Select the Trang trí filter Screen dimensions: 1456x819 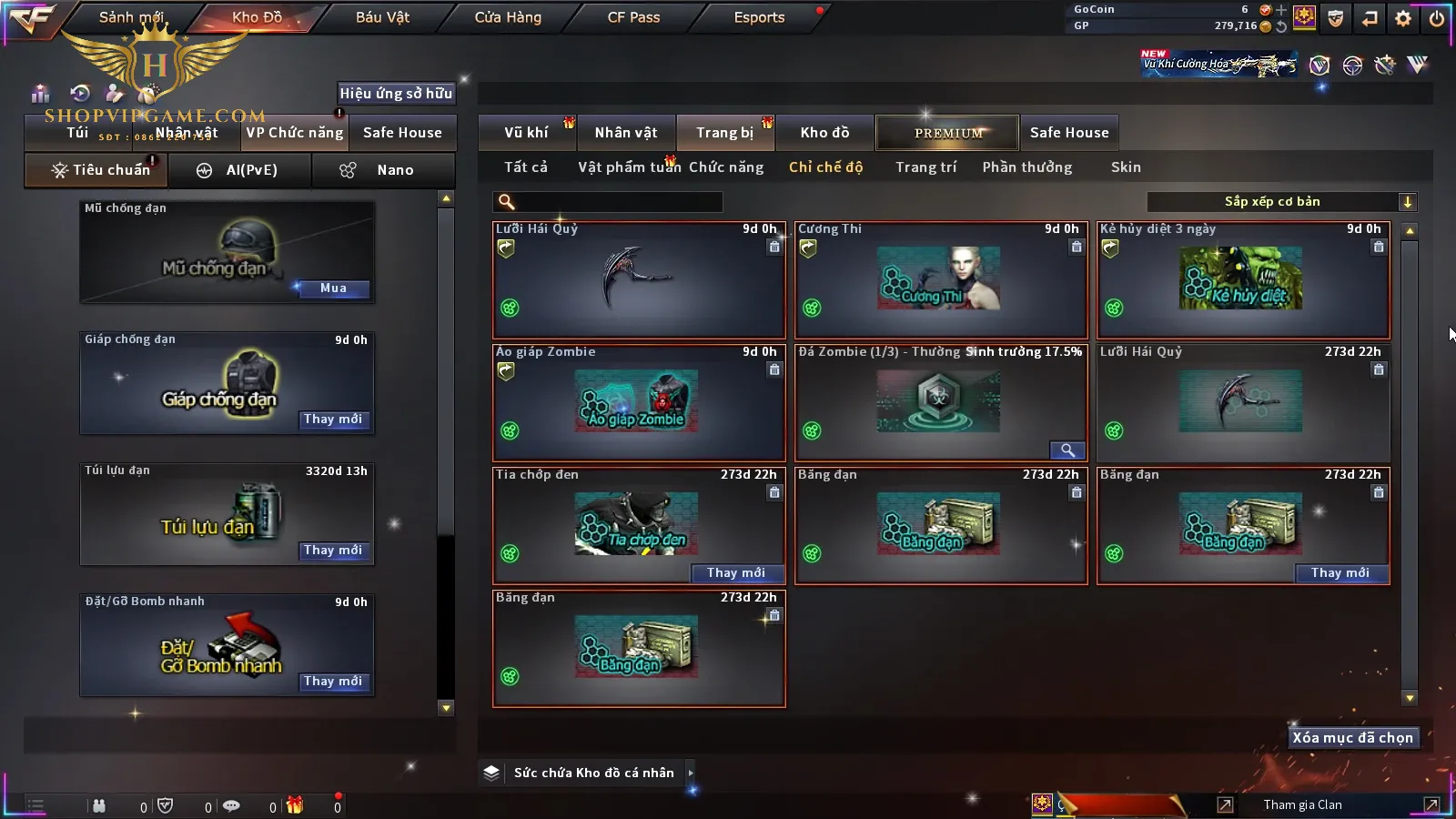925,167
